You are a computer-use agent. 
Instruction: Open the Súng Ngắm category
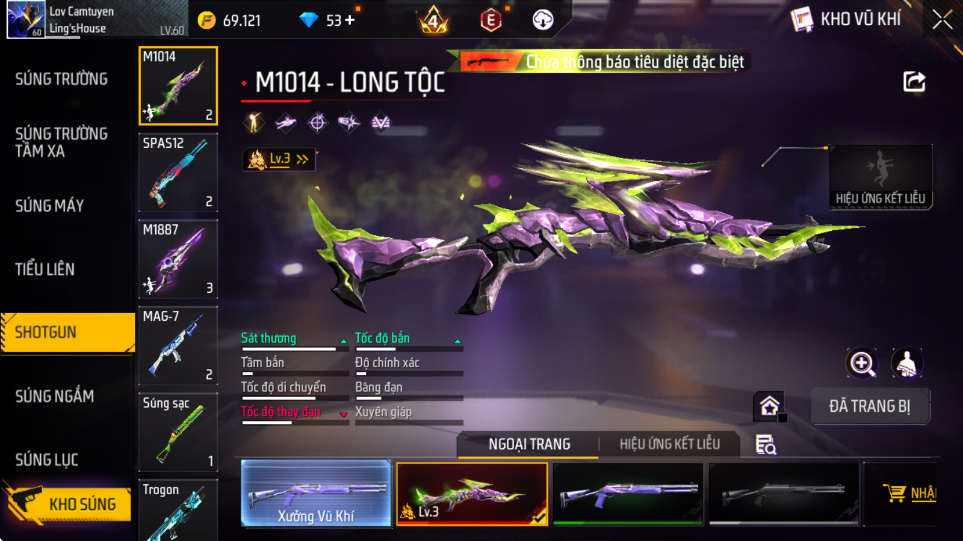point(55,396)
